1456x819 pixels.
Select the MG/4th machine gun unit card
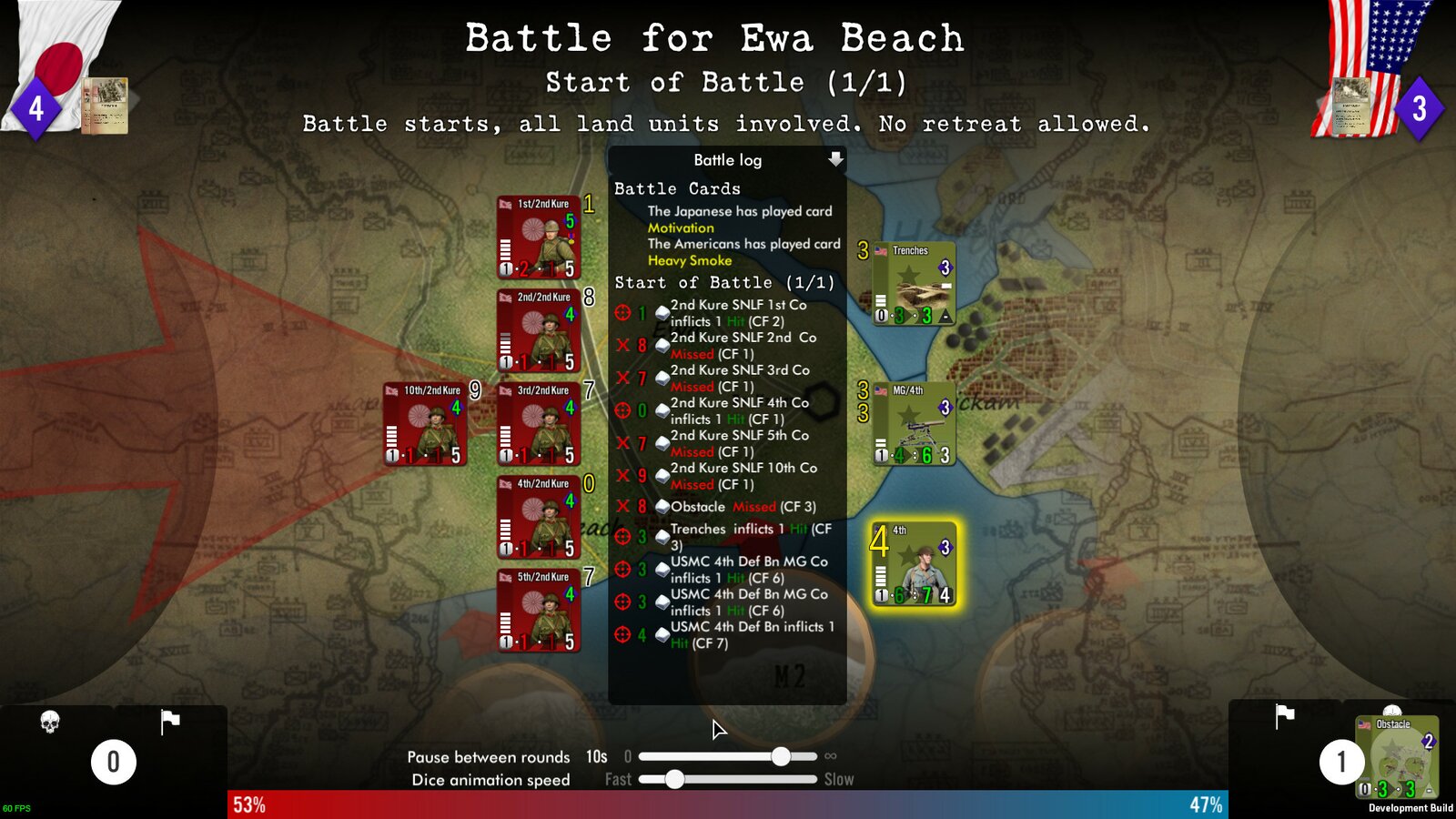[x=913, y=423]
